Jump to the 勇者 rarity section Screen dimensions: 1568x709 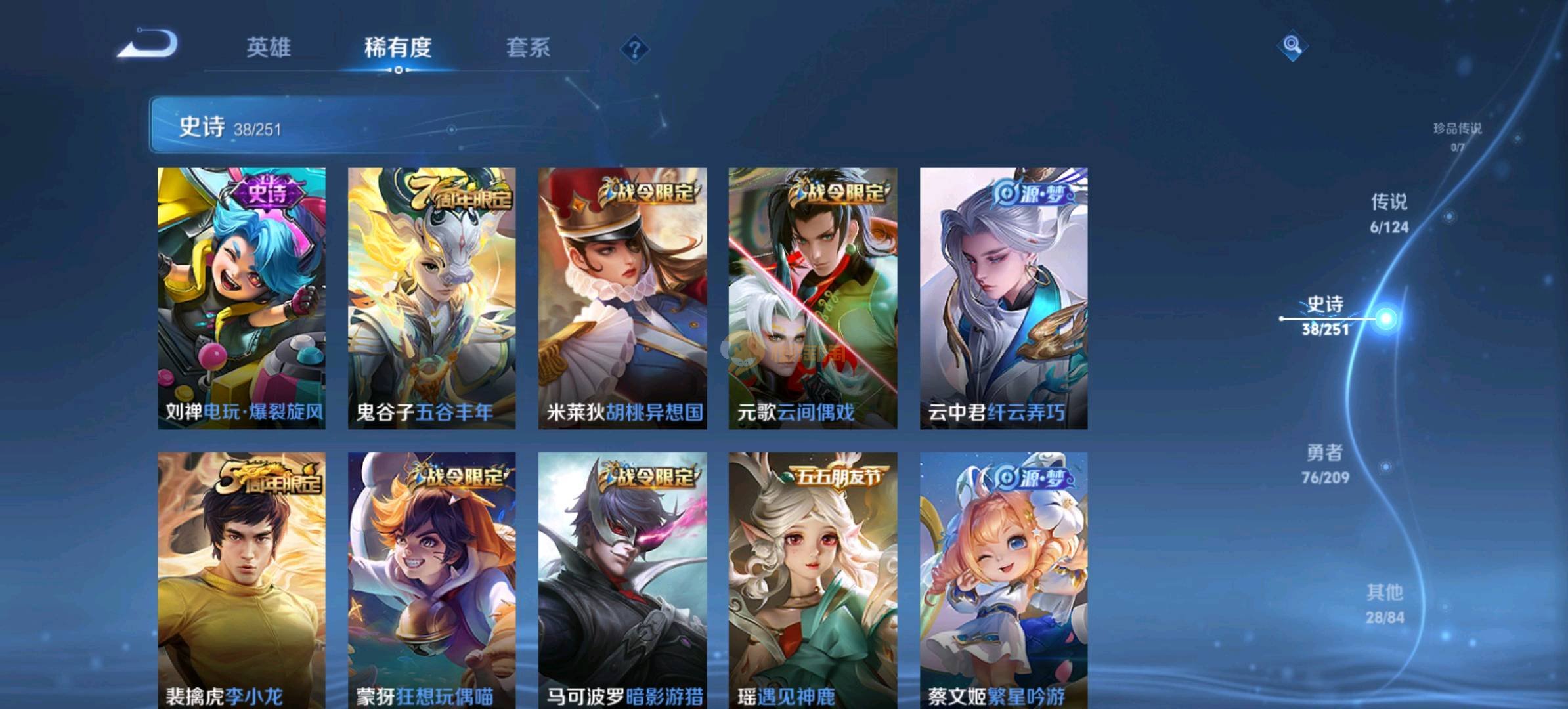pyautogui.click(x=1325, y=463)
